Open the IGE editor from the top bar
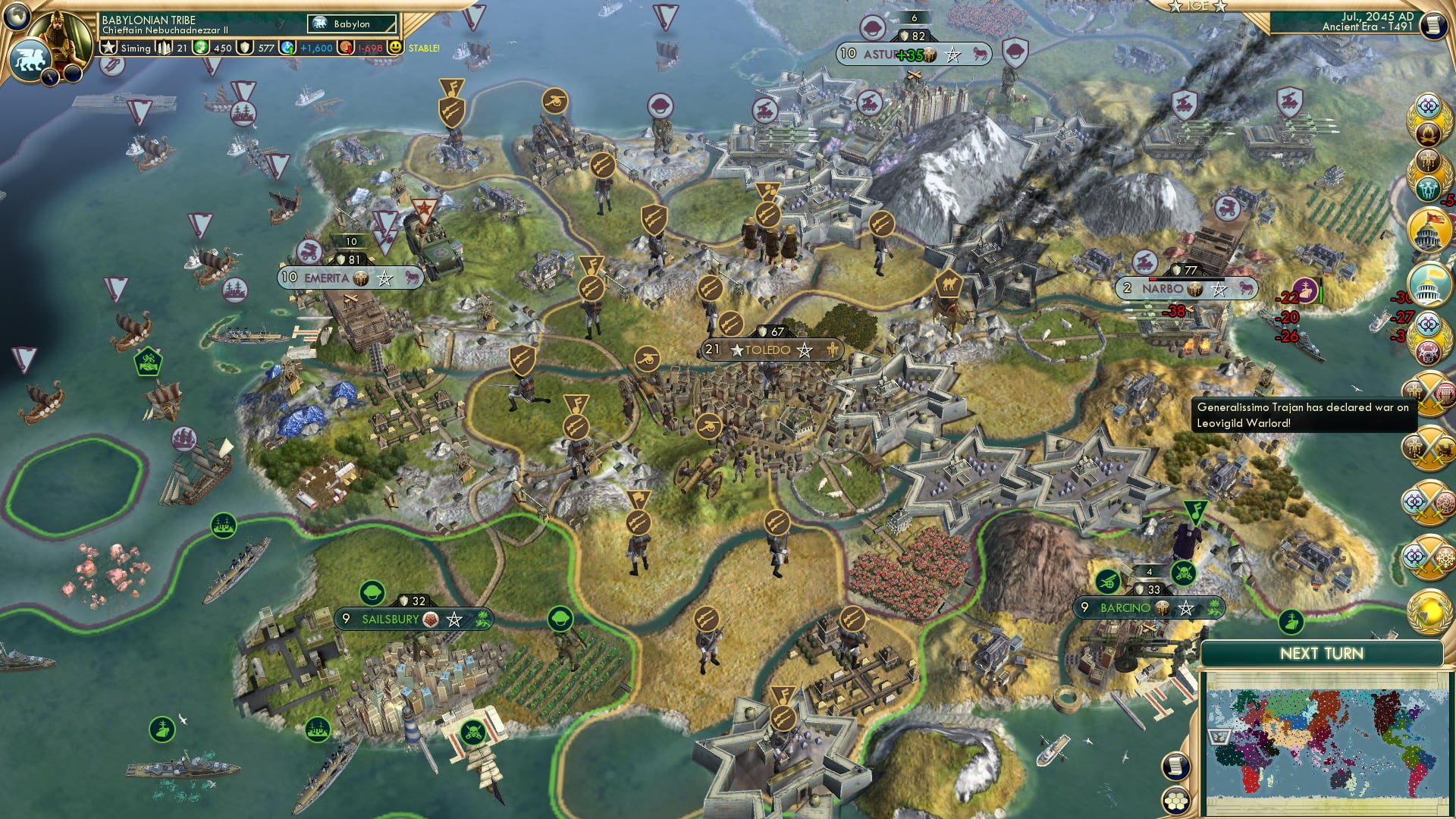 tap(1197, 5)
